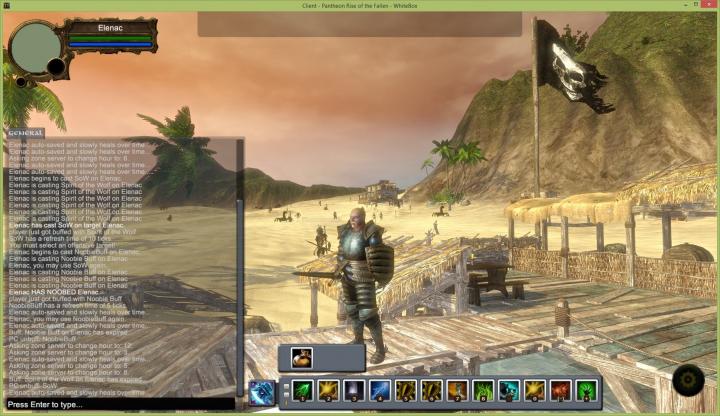
Task: Switch to the General chat tab
Action: point(24,132)
